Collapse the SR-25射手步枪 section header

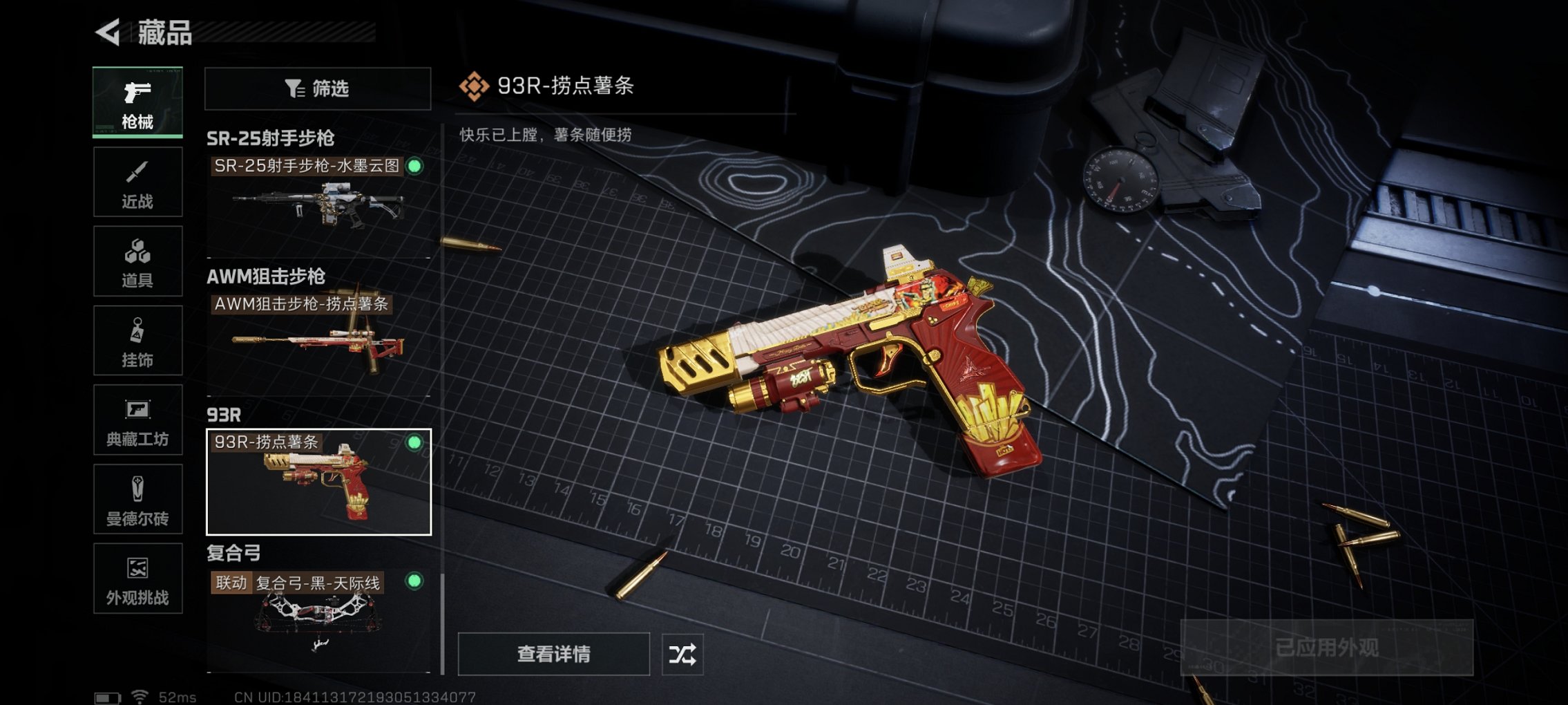[271, 139]
